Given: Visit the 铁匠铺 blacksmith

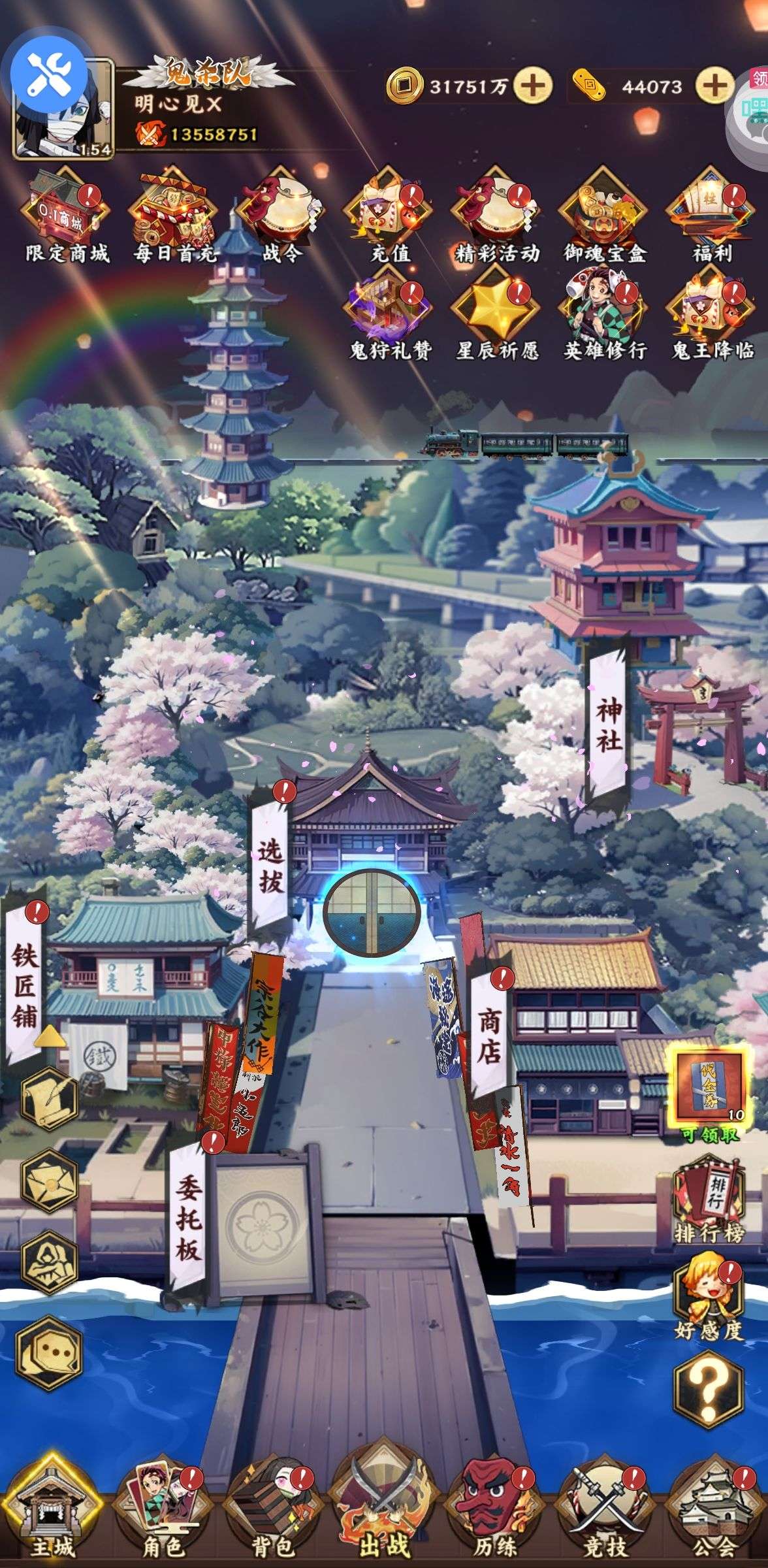Looking at the screenshot, I should coord(24,985).
